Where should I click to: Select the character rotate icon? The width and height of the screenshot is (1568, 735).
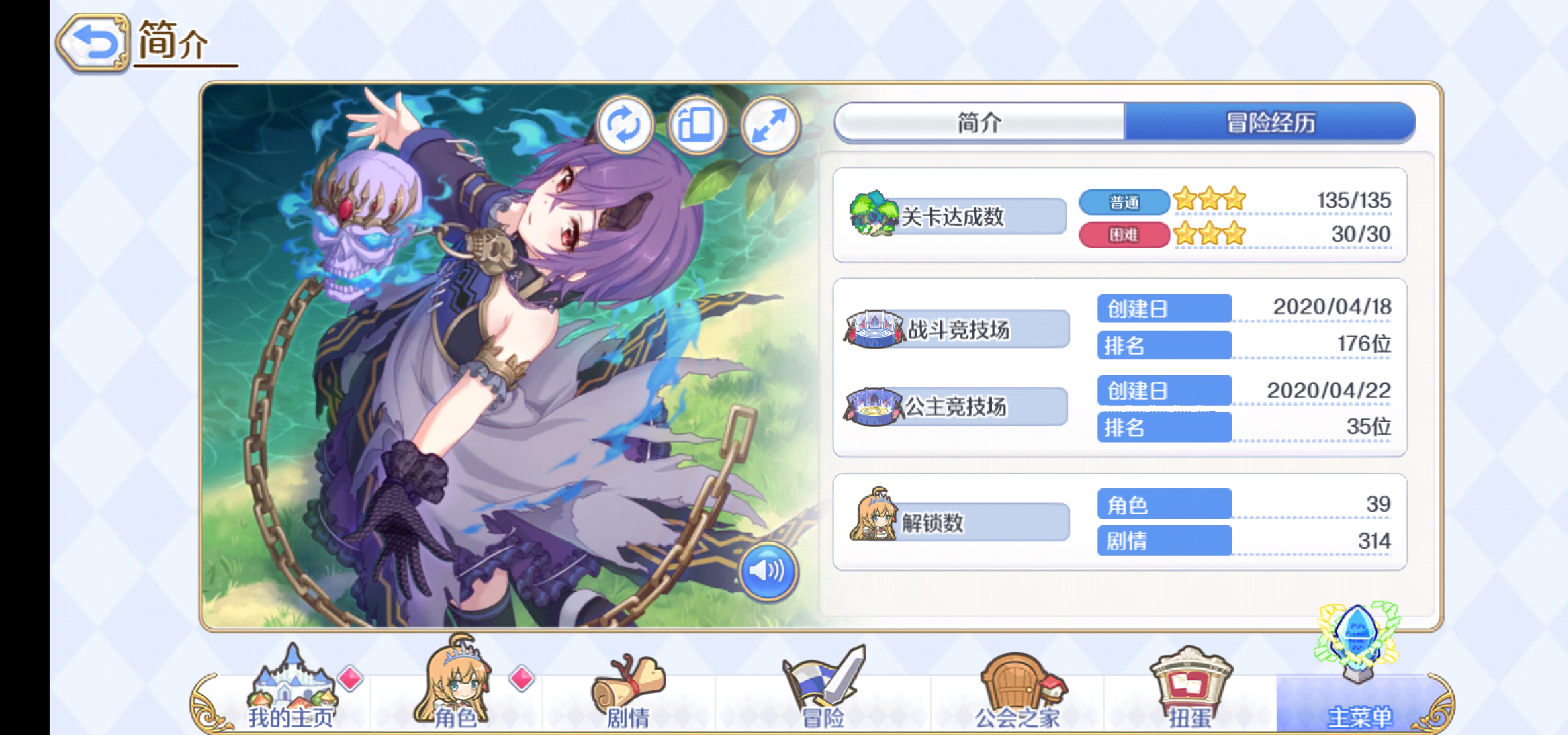coord(626,125)
